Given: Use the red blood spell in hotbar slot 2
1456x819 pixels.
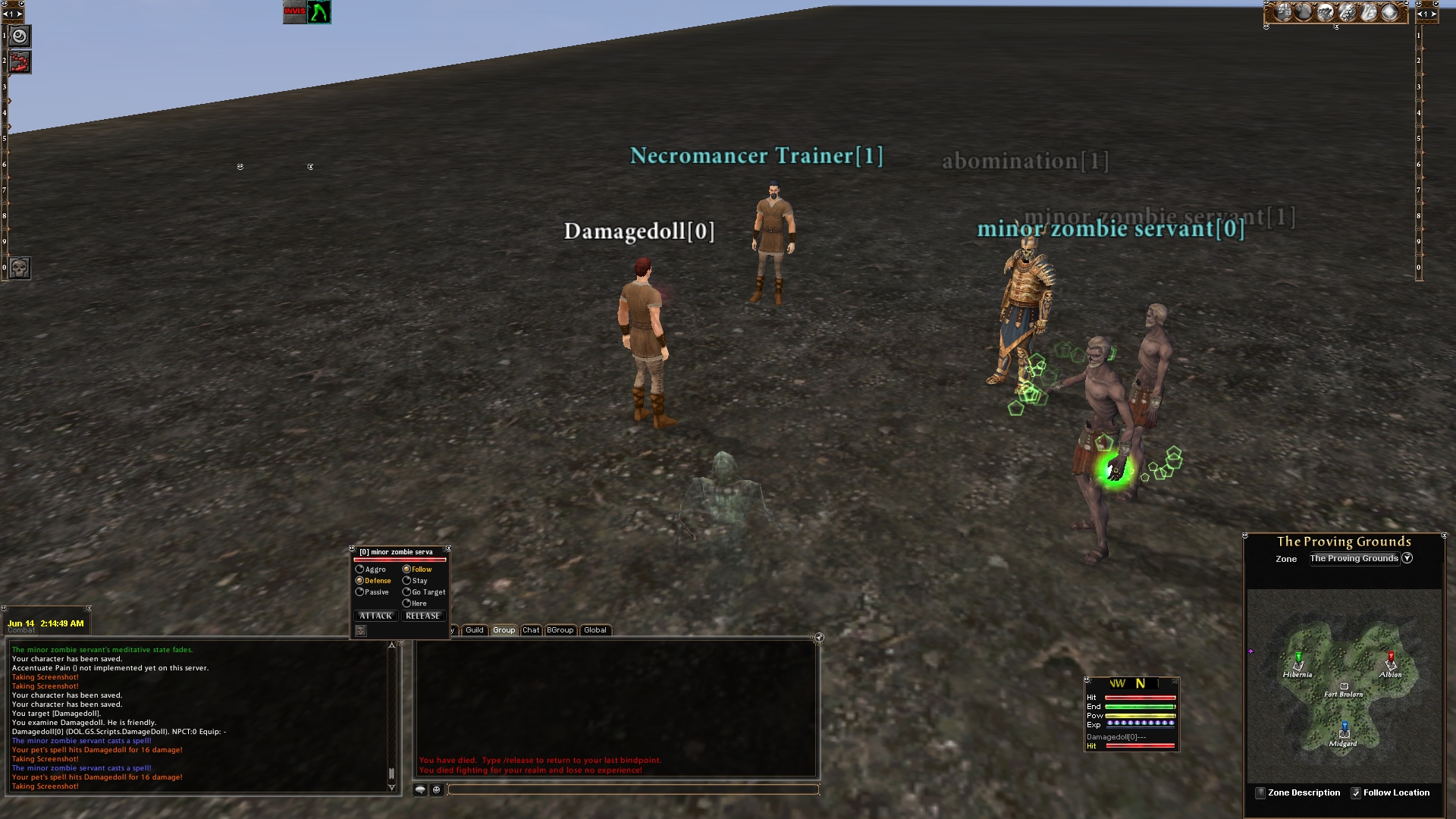Looking at the screenshot, I should [20, 61].
